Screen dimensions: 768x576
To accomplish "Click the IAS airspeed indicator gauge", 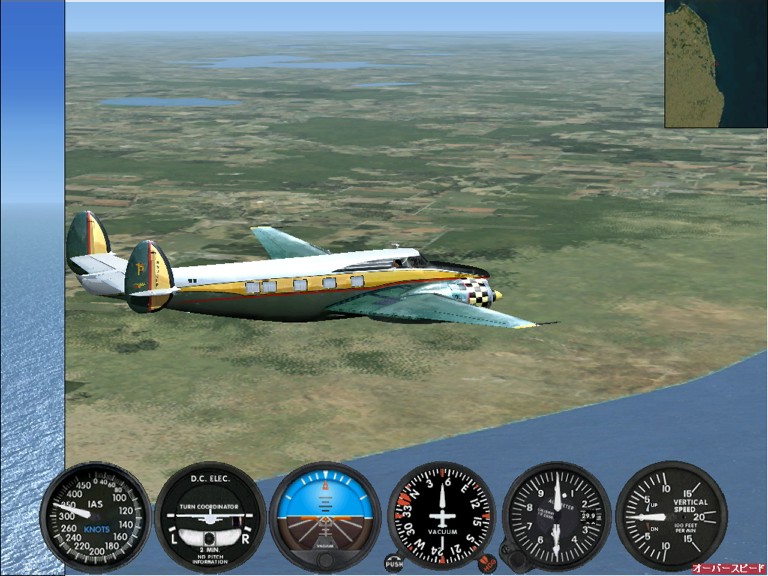I will pyautogui.click(x=95, y=516).
